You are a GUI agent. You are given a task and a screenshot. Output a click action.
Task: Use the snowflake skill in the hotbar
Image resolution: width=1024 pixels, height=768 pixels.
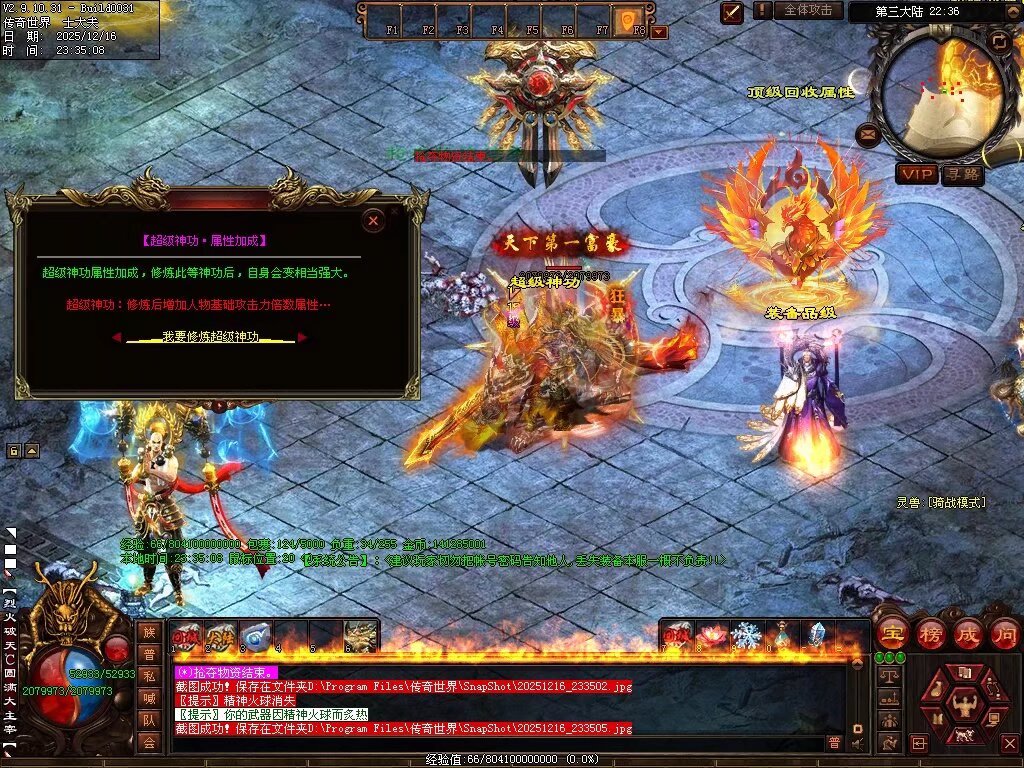[746, 635]
